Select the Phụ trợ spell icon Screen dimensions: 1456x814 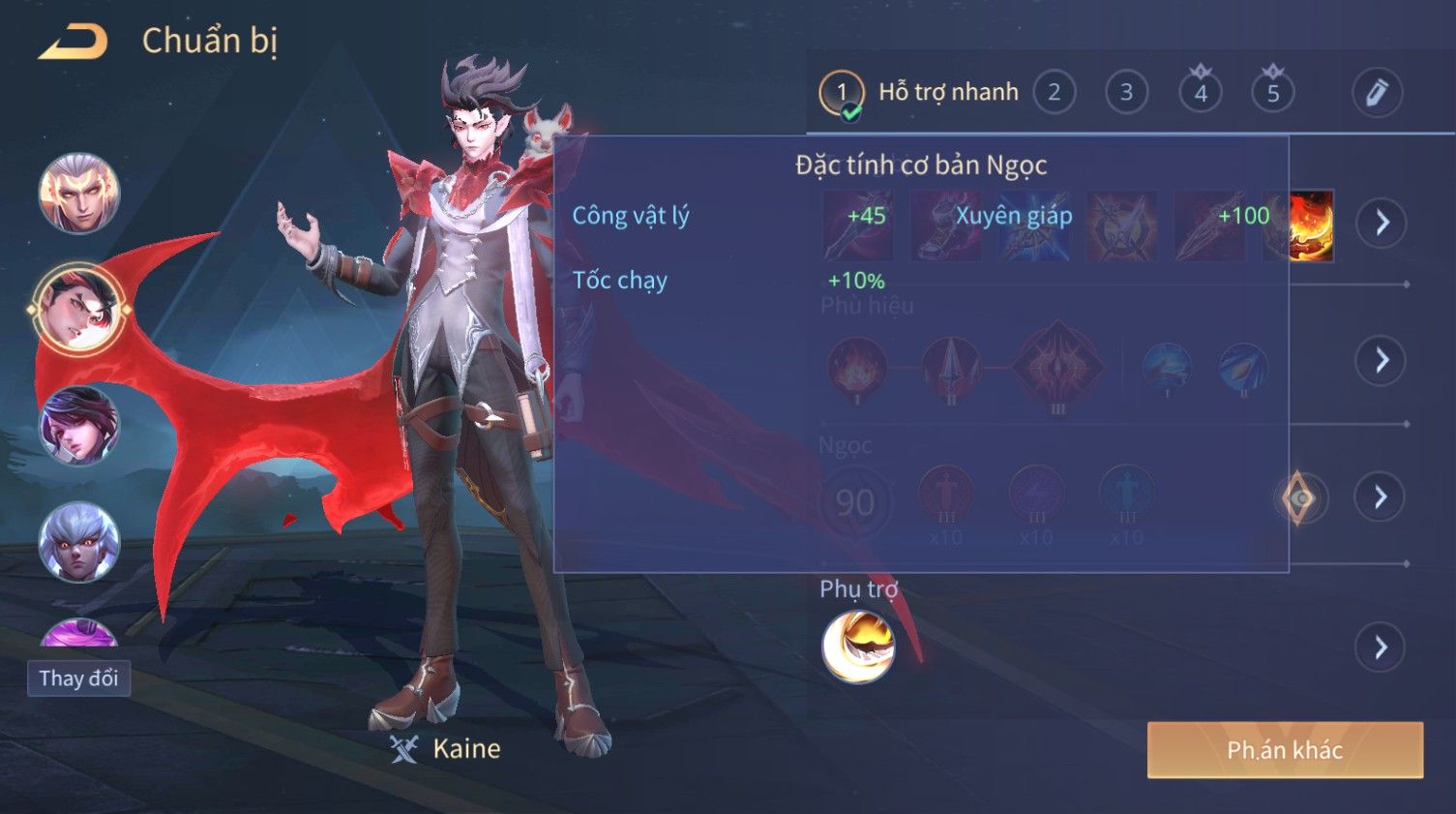click(x=858, y=647)
